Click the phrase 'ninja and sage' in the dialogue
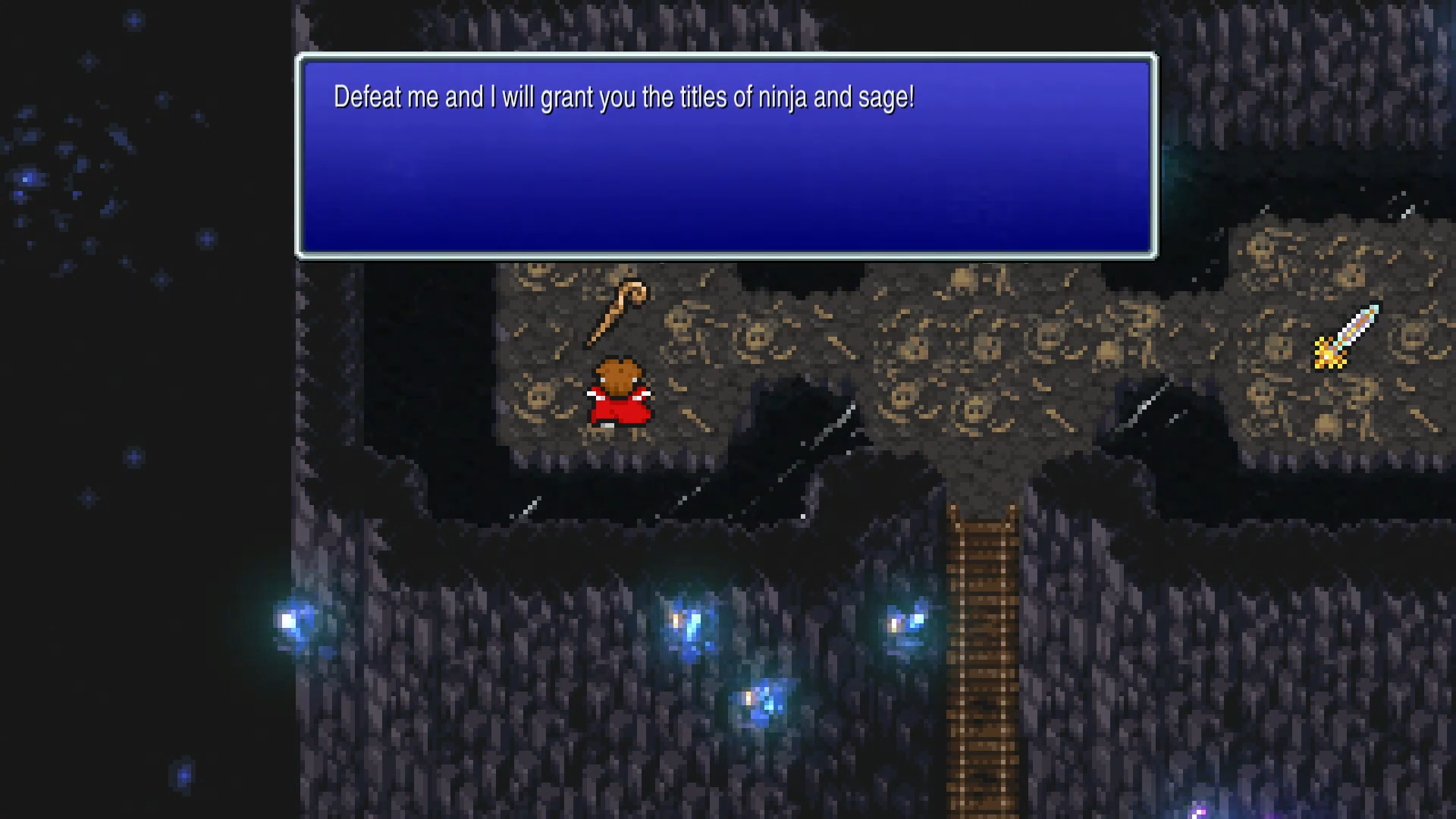Screen dimensions: 1456x819 tap(834, 97)
